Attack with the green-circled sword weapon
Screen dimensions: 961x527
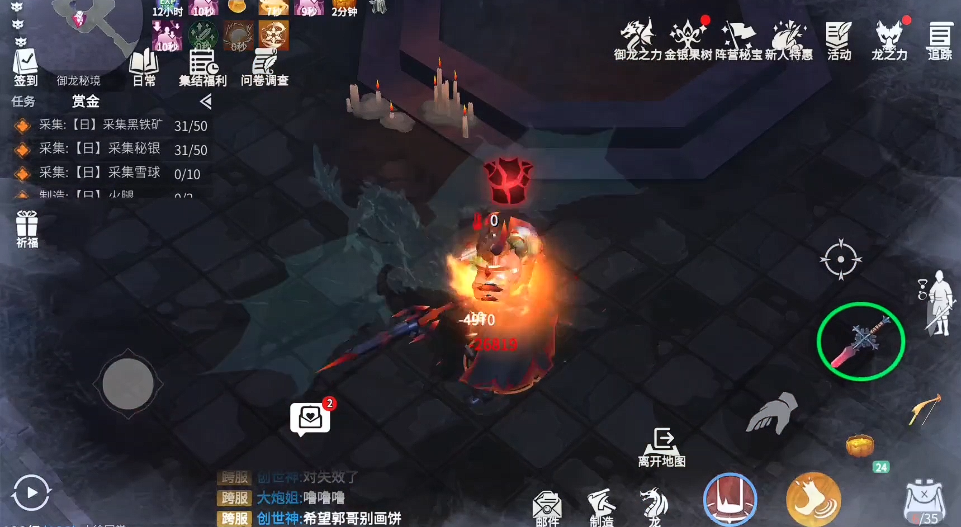pos(861,341)
